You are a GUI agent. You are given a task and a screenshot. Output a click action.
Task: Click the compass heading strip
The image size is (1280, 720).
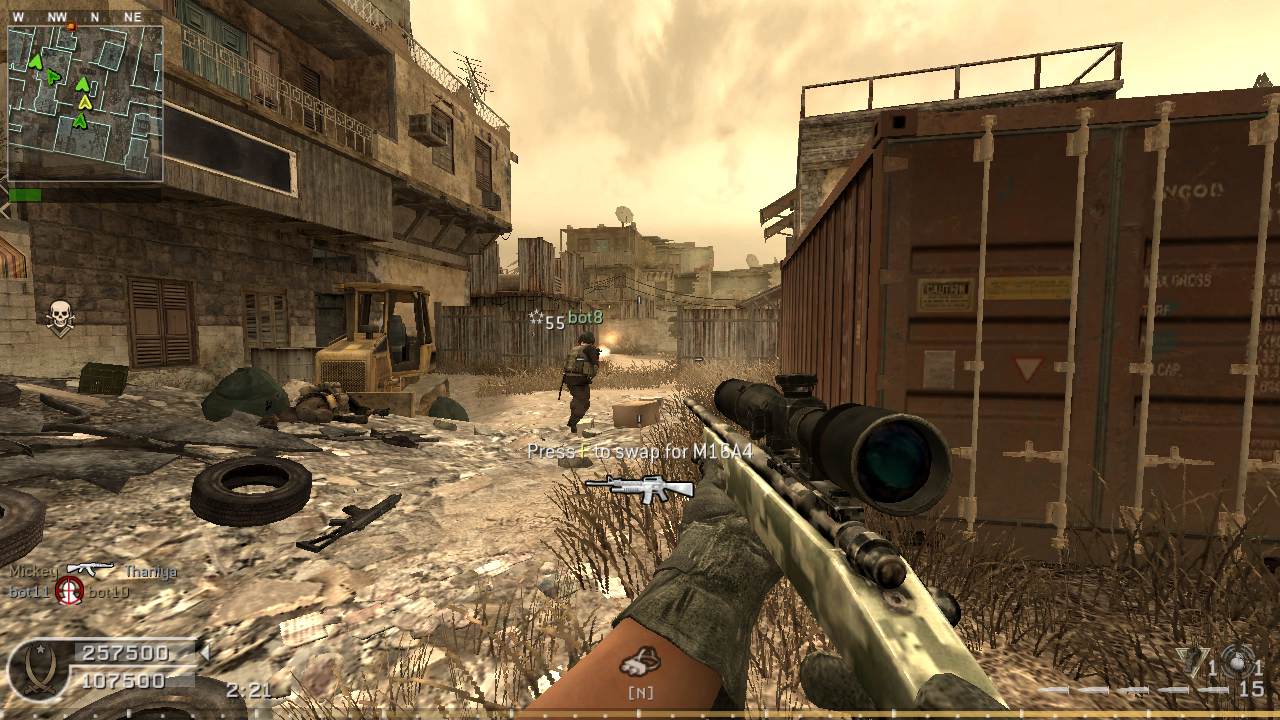(85, 16)
